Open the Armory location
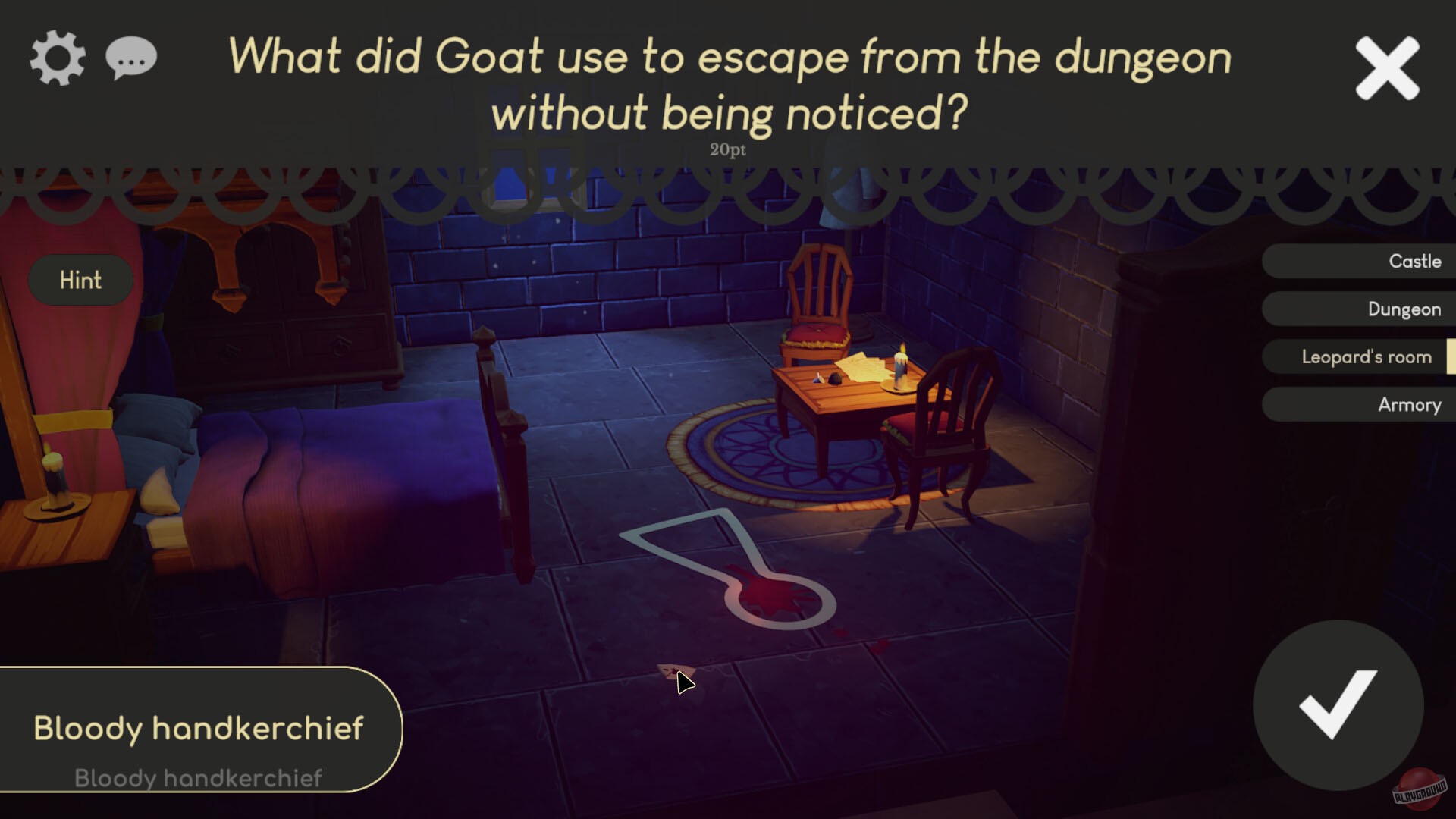 [x=1365, y=404]
